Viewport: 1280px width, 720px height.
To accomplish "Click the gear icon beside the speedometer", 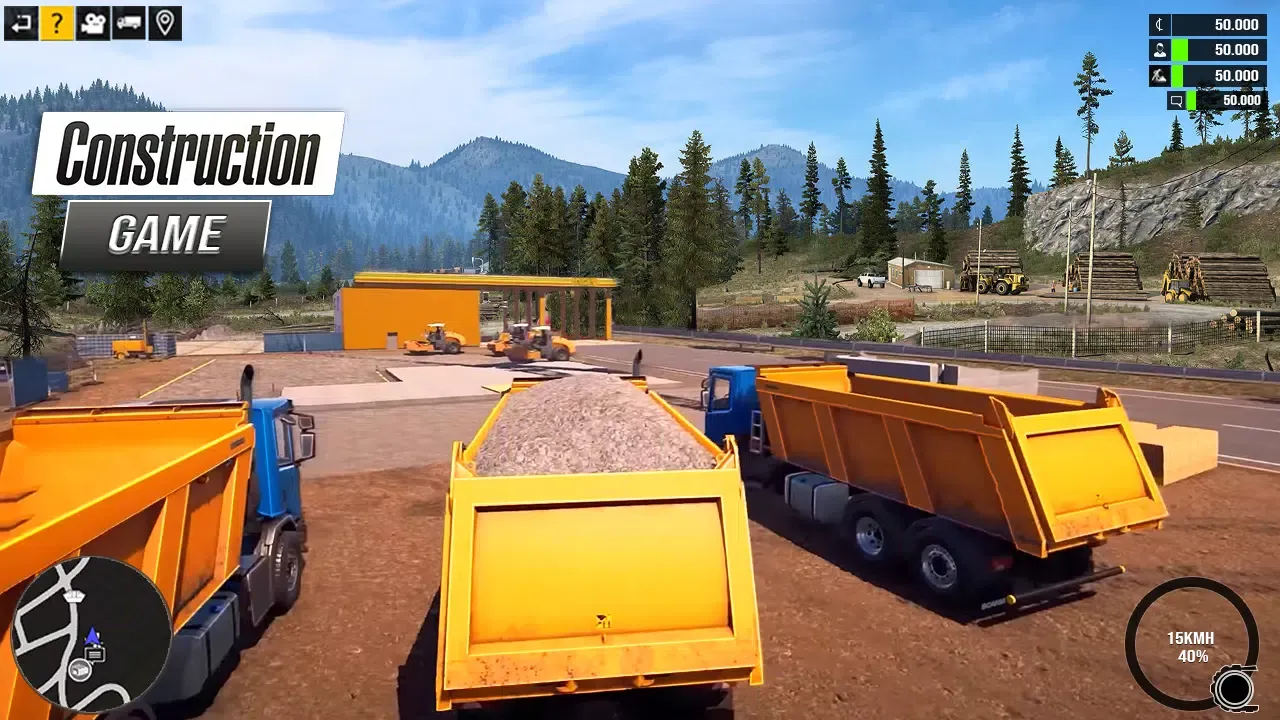I will point(1234,689).
